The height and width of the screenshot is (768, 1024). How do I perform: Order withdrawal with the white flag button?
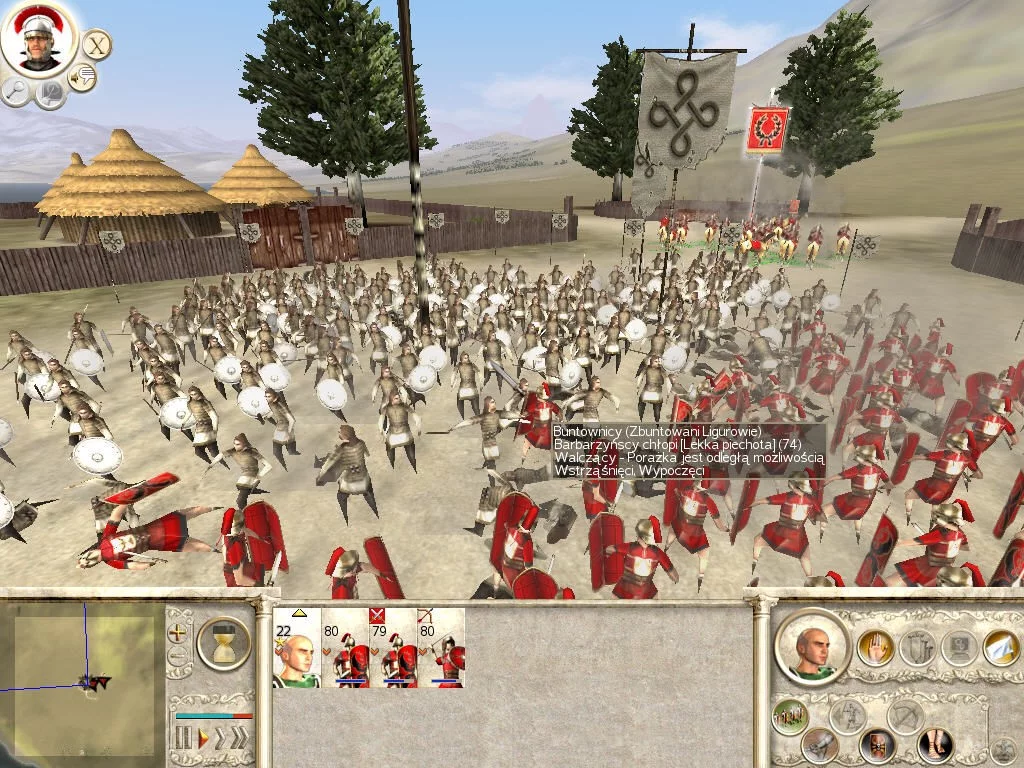click(1000, 648)
